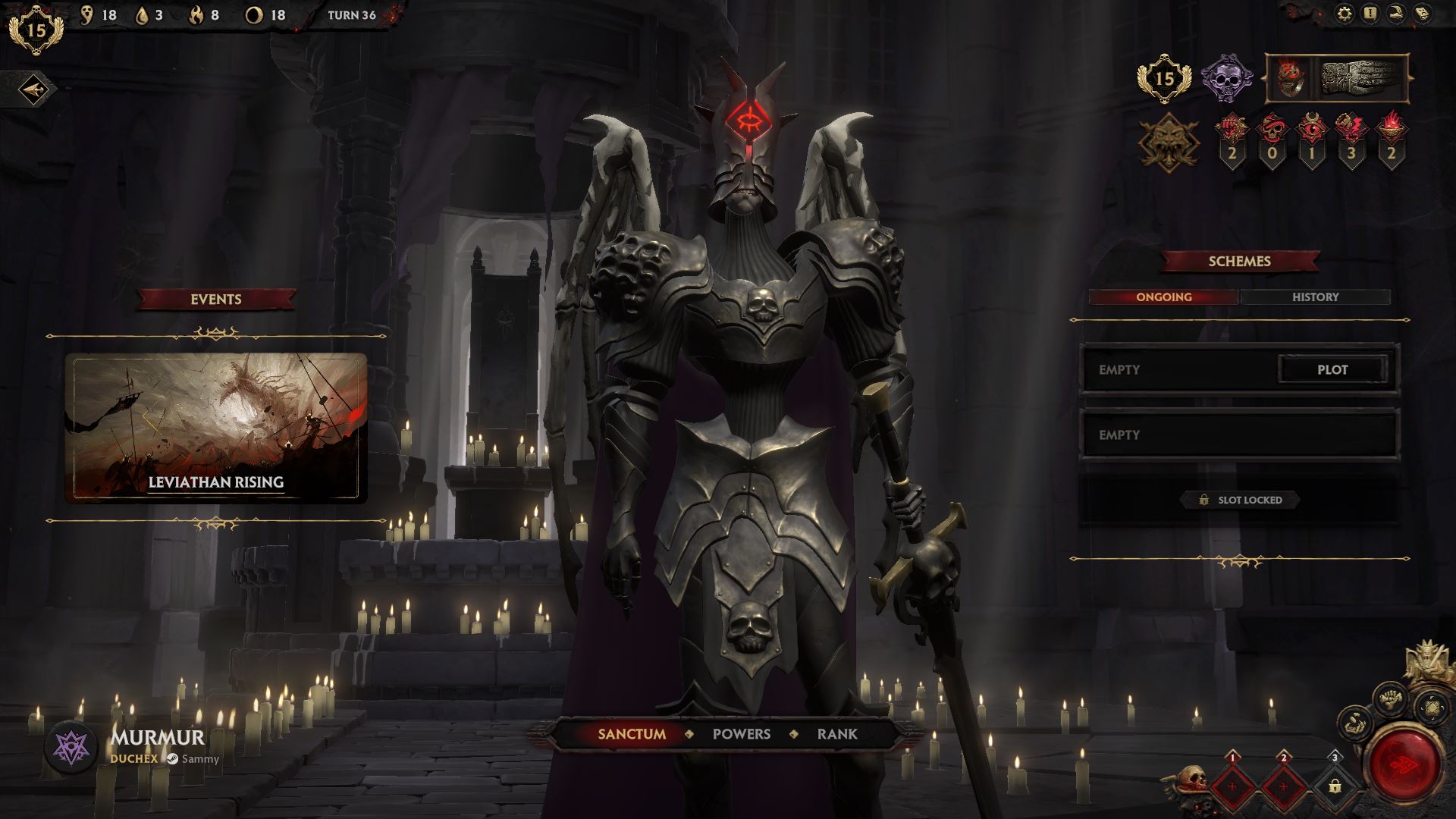1456x819 pixels.
Task: Open the Powers tab
Action: tap(741, 734)
